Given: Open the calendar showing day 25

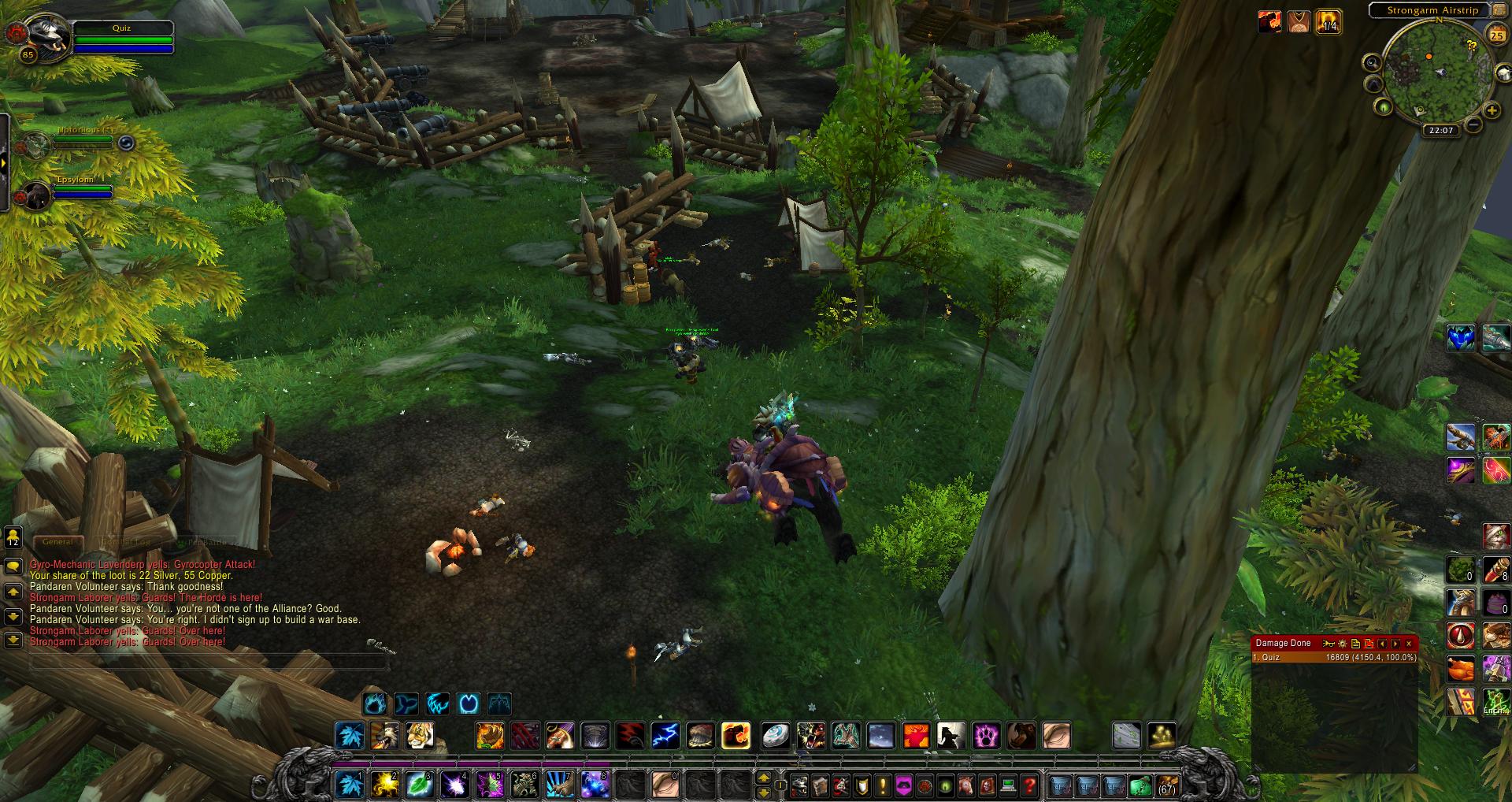Looking at the screenshot, I should (1496, 35).
